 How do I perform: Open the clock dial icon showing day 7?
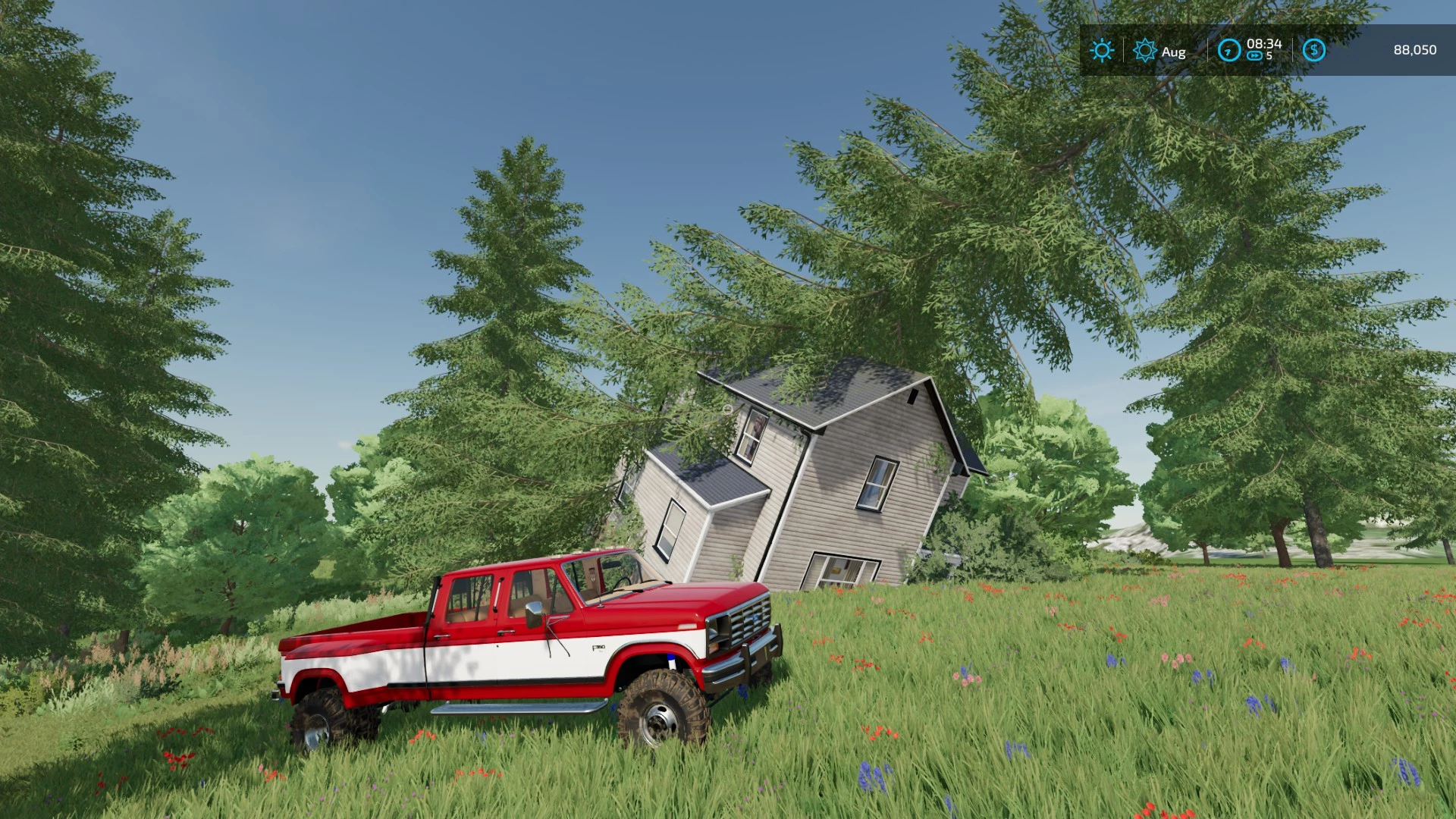[1228, 50]
